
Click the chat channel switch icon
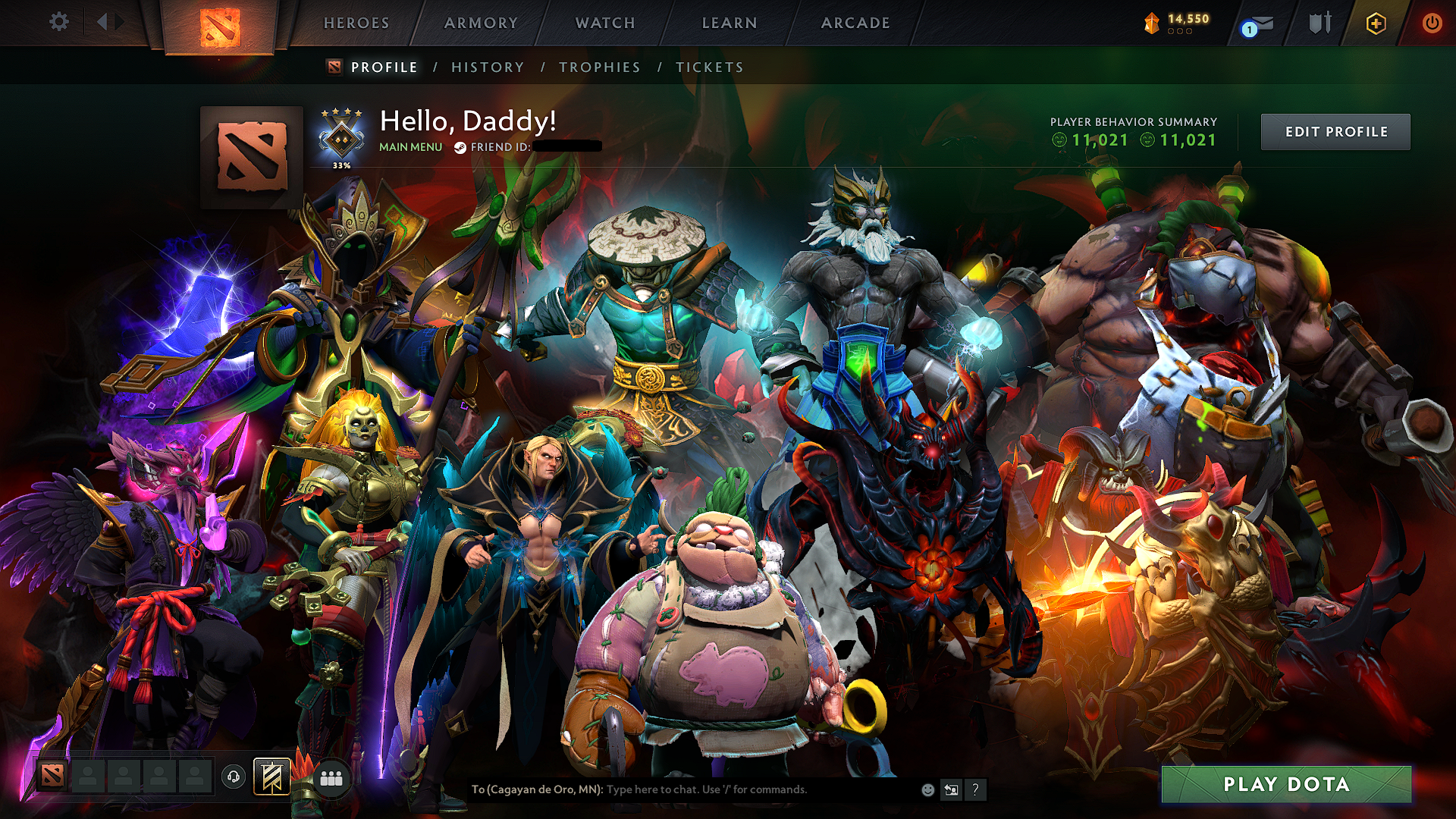point(951,790)
